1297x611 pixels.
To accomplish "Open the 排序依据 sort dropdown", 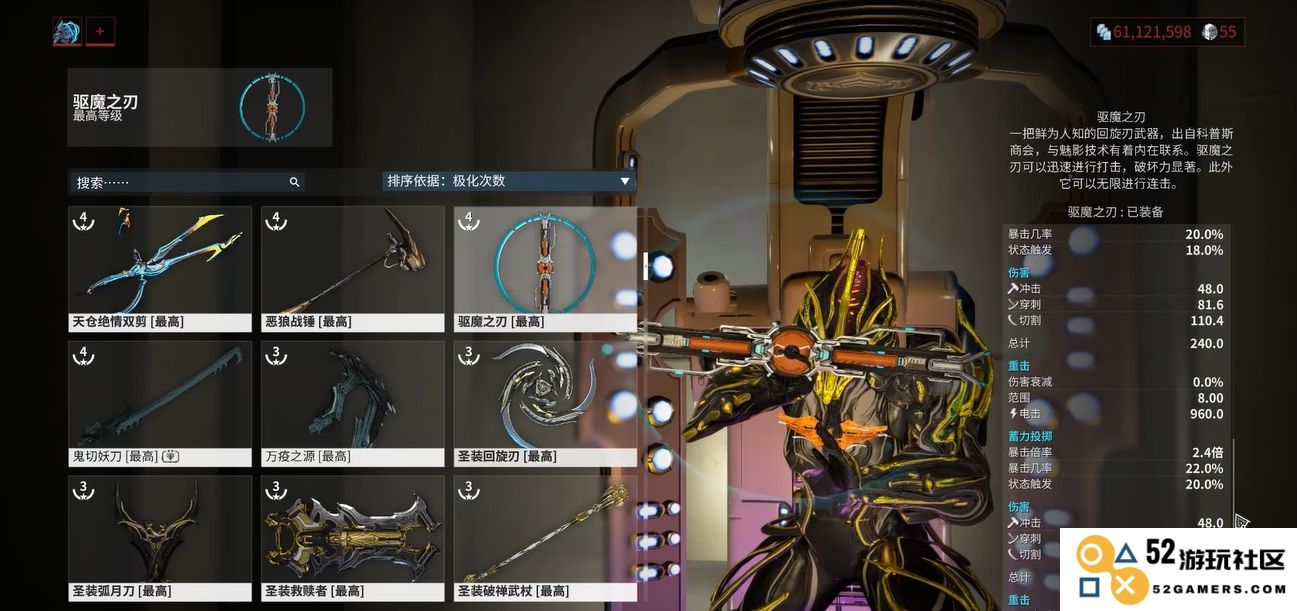I will click(509, 181).
